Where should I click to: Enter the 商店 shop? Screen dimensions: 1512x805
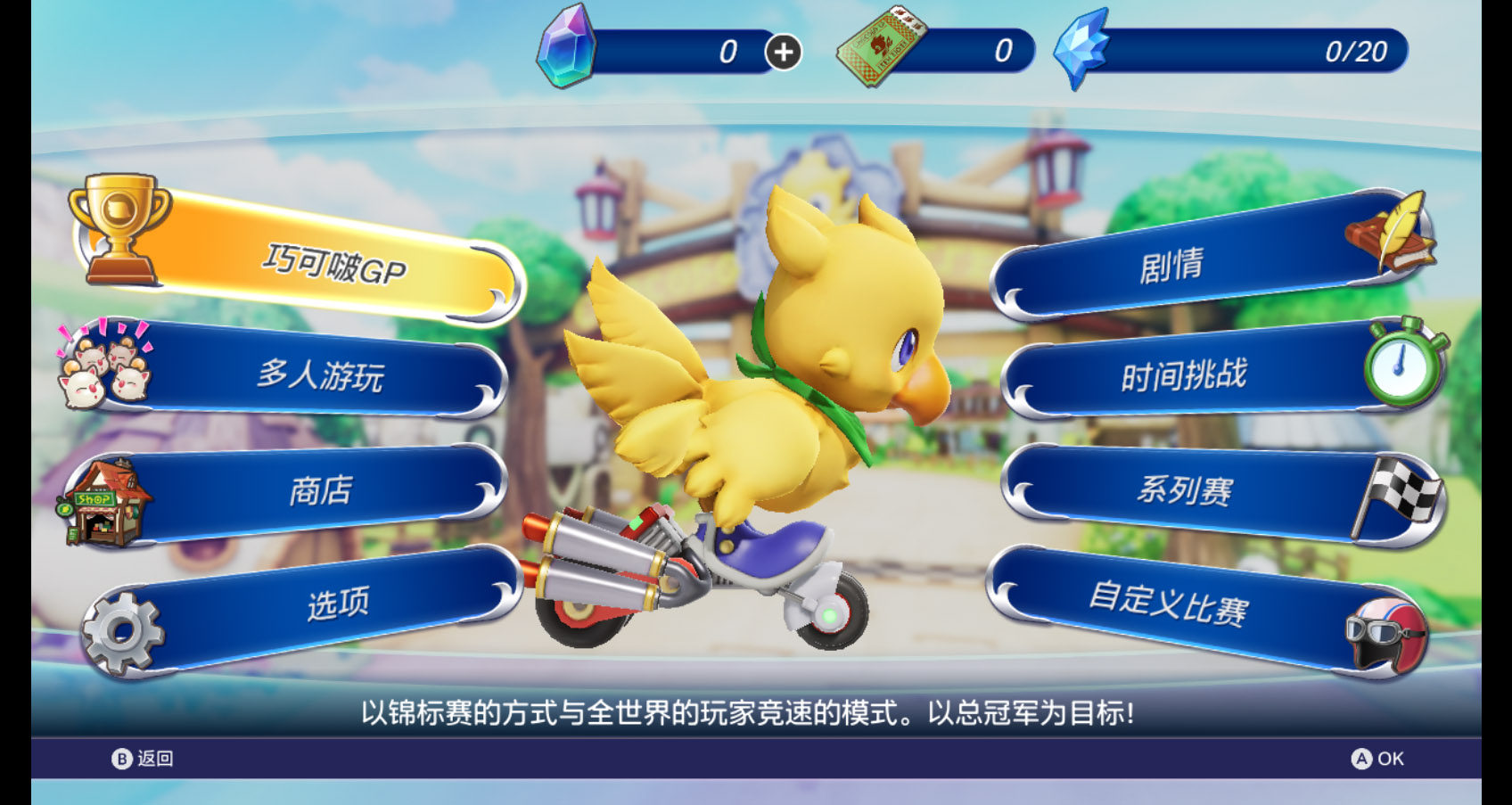click(x=321, y=491)
